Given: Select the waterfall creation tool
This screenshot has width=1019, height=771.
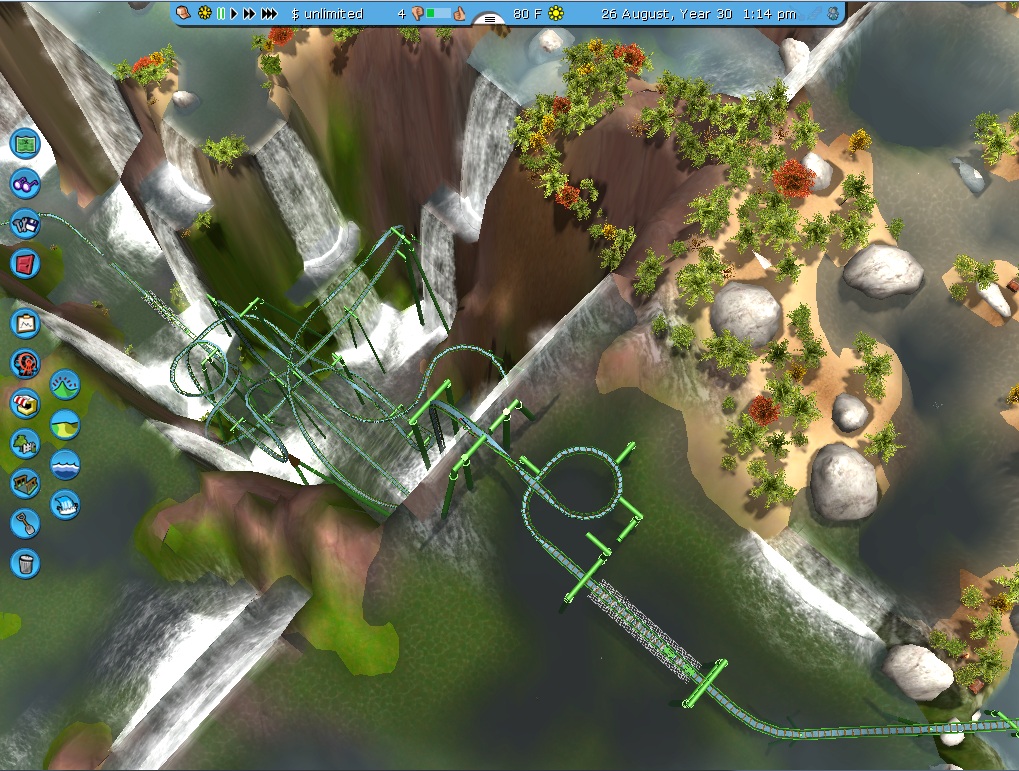Looking at the screenshot, I should pos(65,504).
